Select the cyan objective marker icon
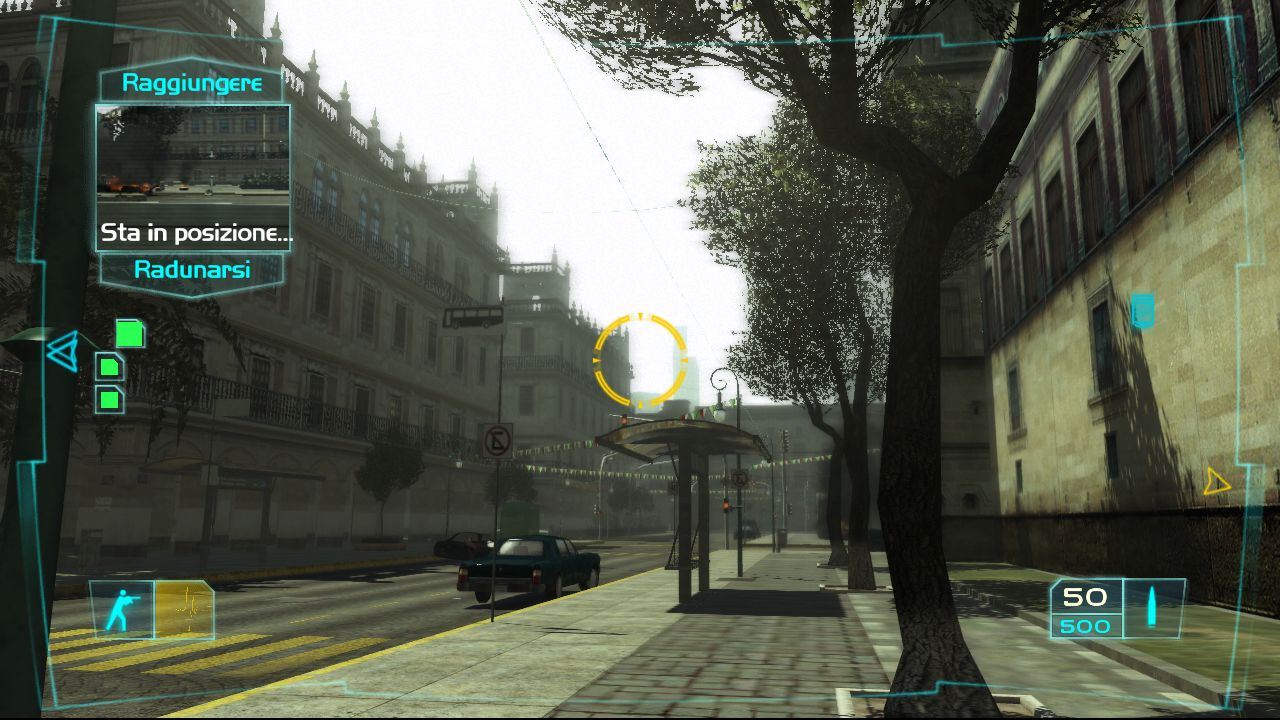Image resolution: width=1280 pixels, height=720 pixels. (1142, 311)
